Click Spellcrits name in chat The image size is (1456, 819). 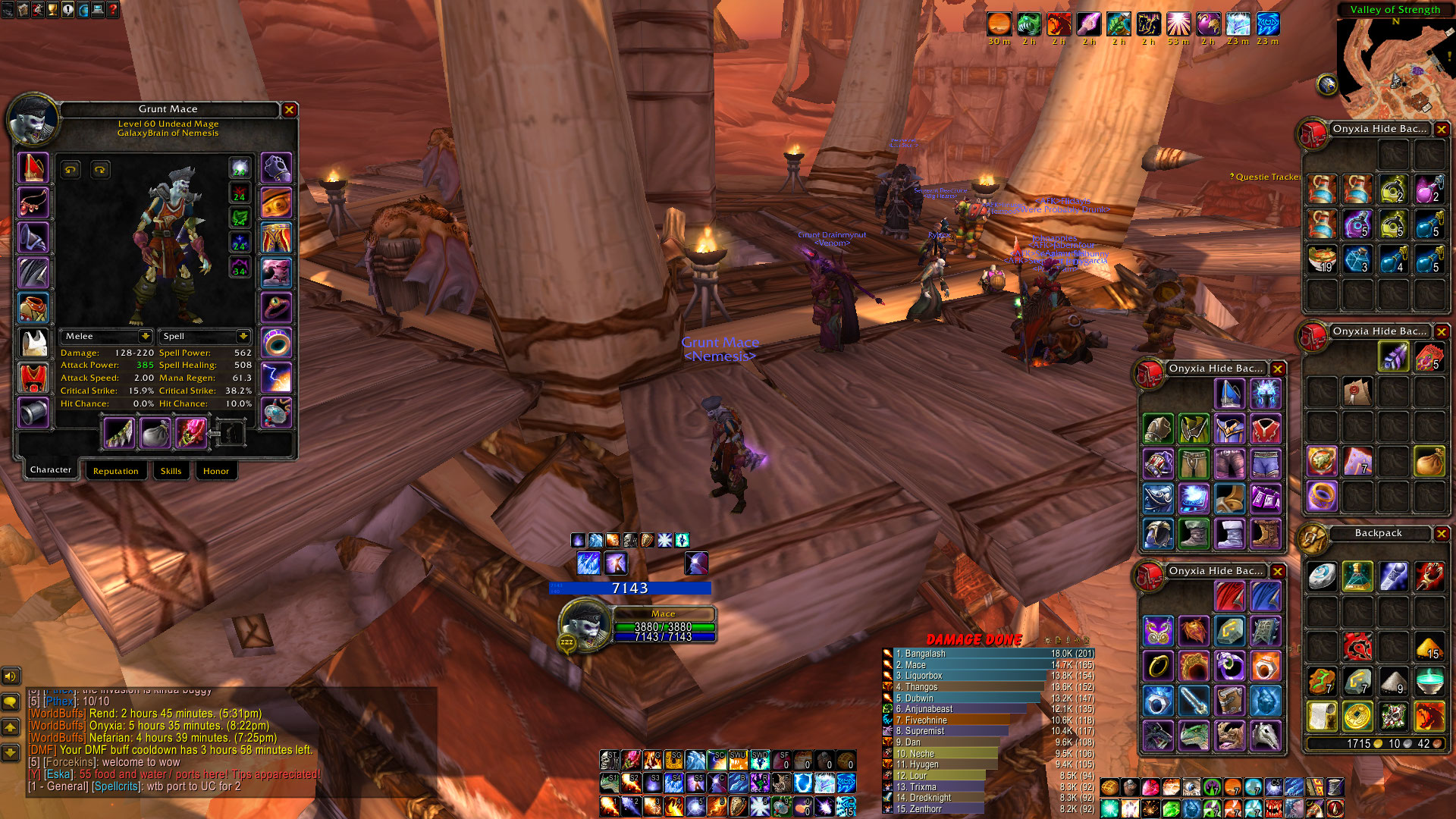pos(116,786)
